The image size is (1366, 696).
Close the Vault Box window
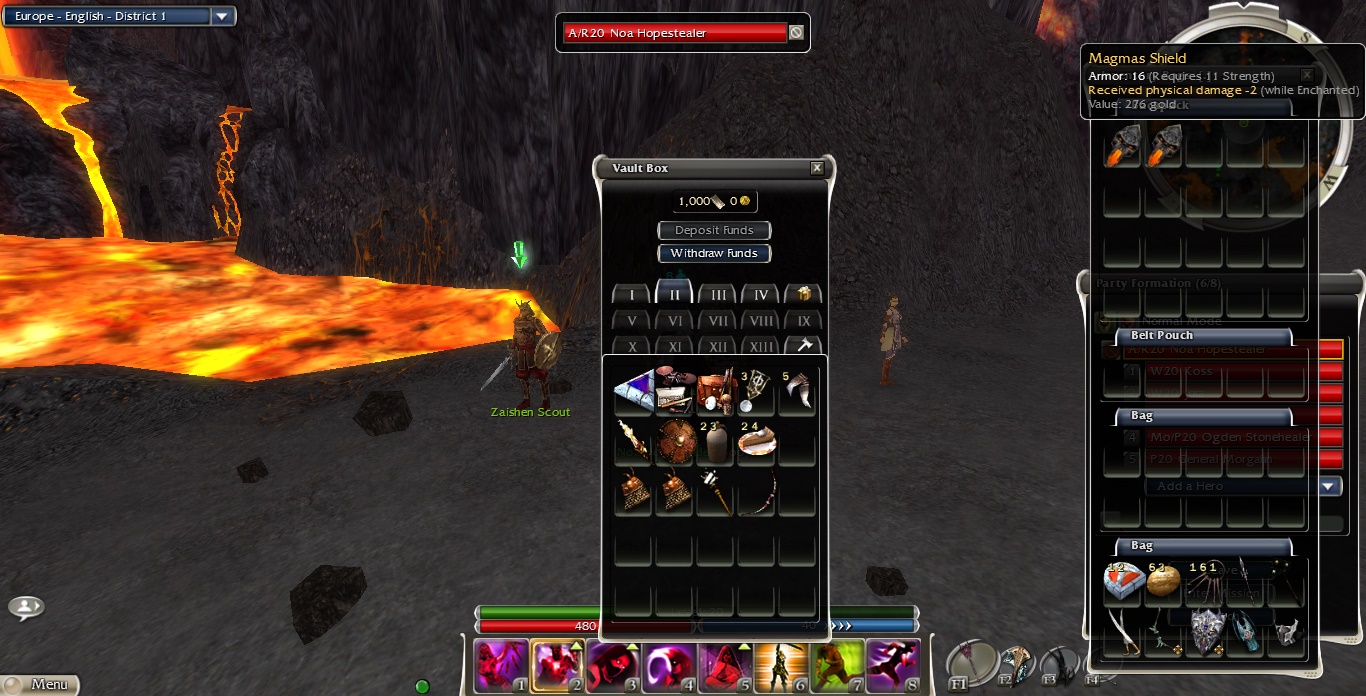pos(817,168)
